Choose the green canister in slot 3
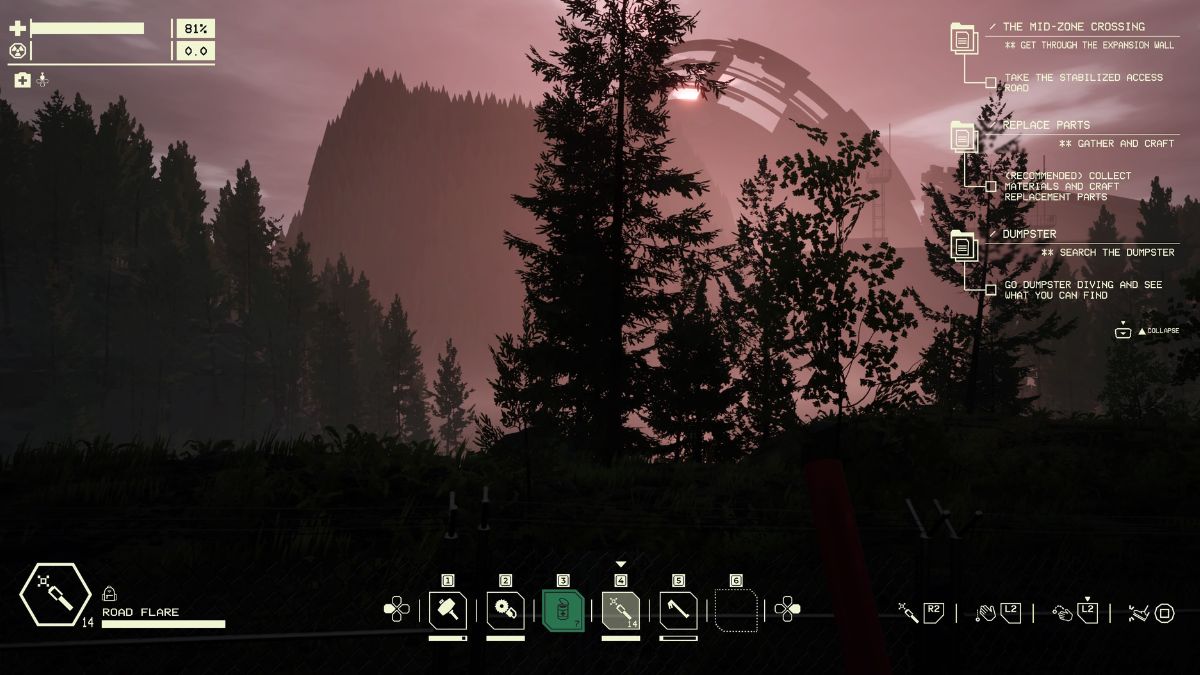Image resolution: width=1200 pixels, height=675 pixels. (563, 609)
